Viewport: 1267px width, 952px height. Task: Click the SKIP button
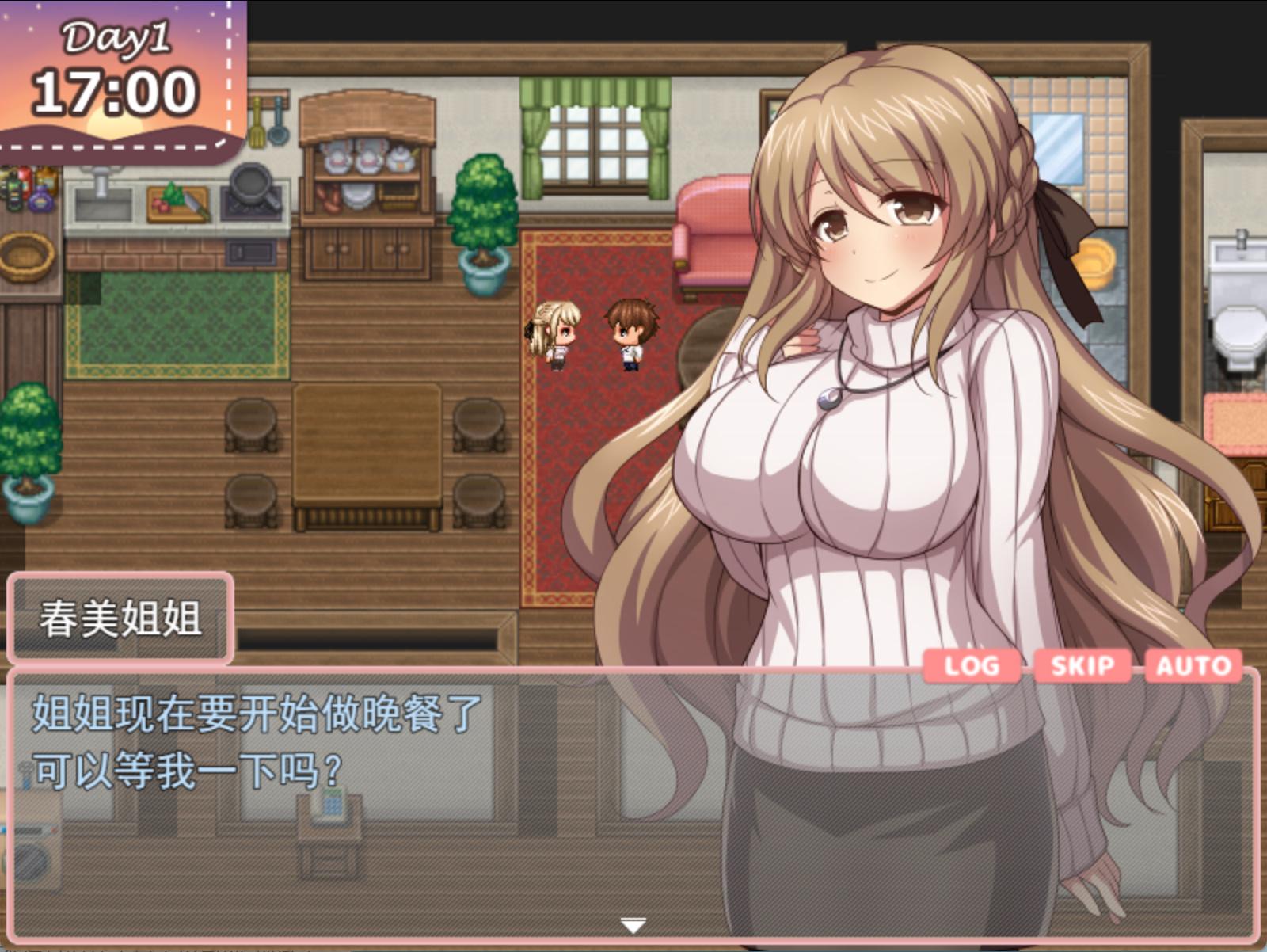(x=1082, y=666)
